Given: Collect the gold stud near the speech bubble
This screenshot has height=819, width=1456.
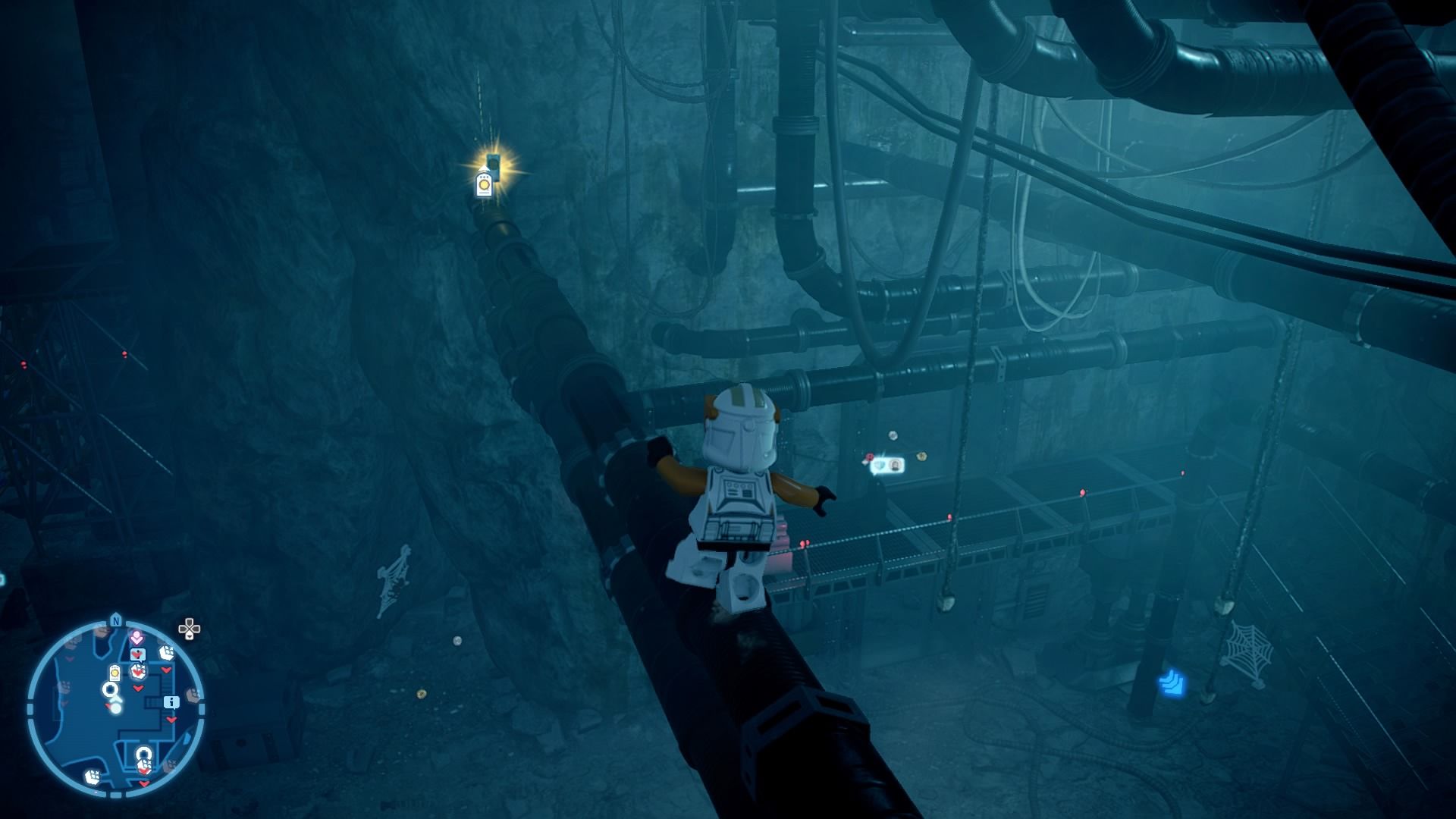Looking at the screenshot, I should 921,457.
